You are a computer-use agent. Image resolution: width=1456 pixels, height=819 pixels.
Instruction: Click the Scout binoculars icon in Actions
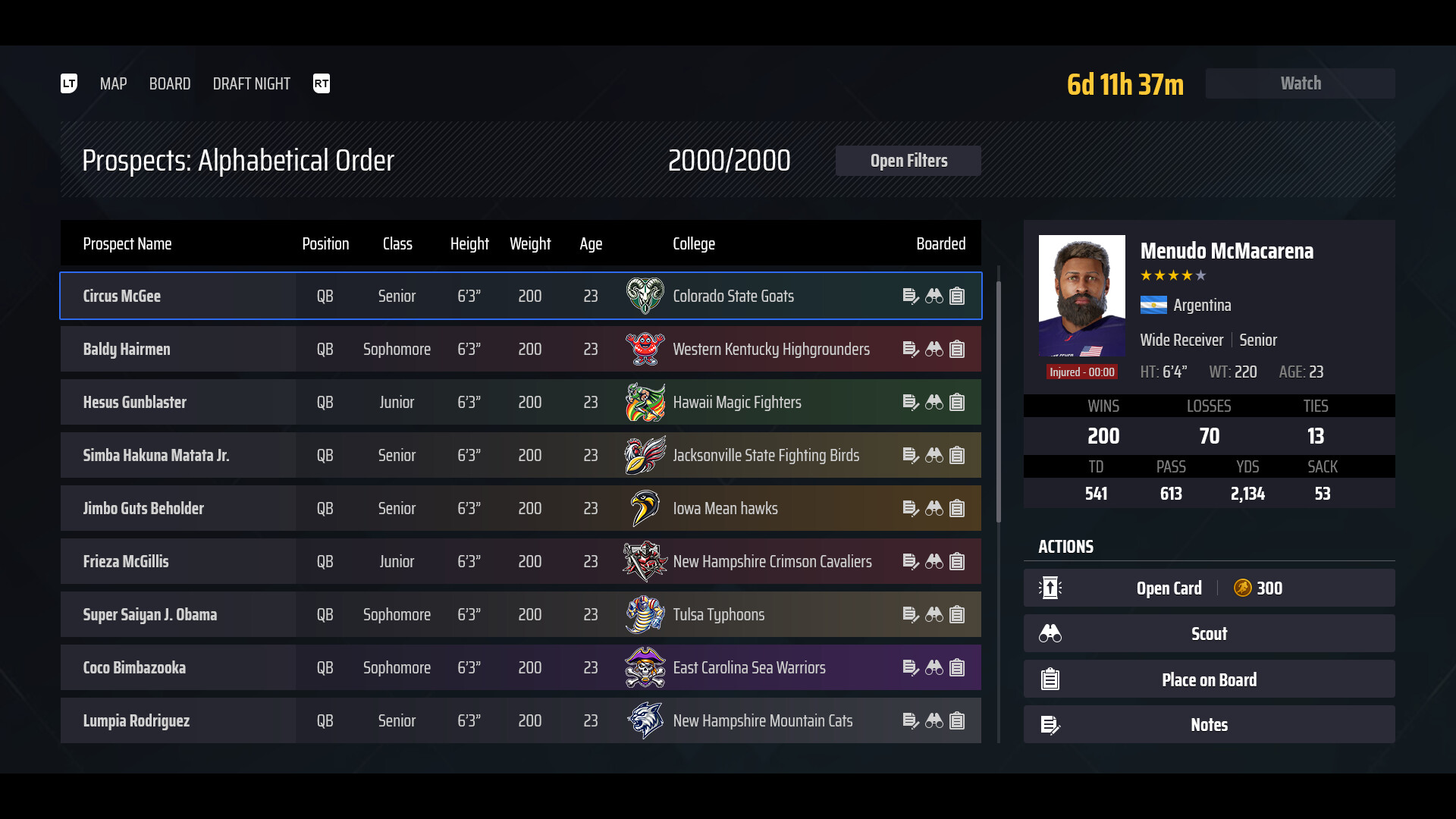[1050, 633]
